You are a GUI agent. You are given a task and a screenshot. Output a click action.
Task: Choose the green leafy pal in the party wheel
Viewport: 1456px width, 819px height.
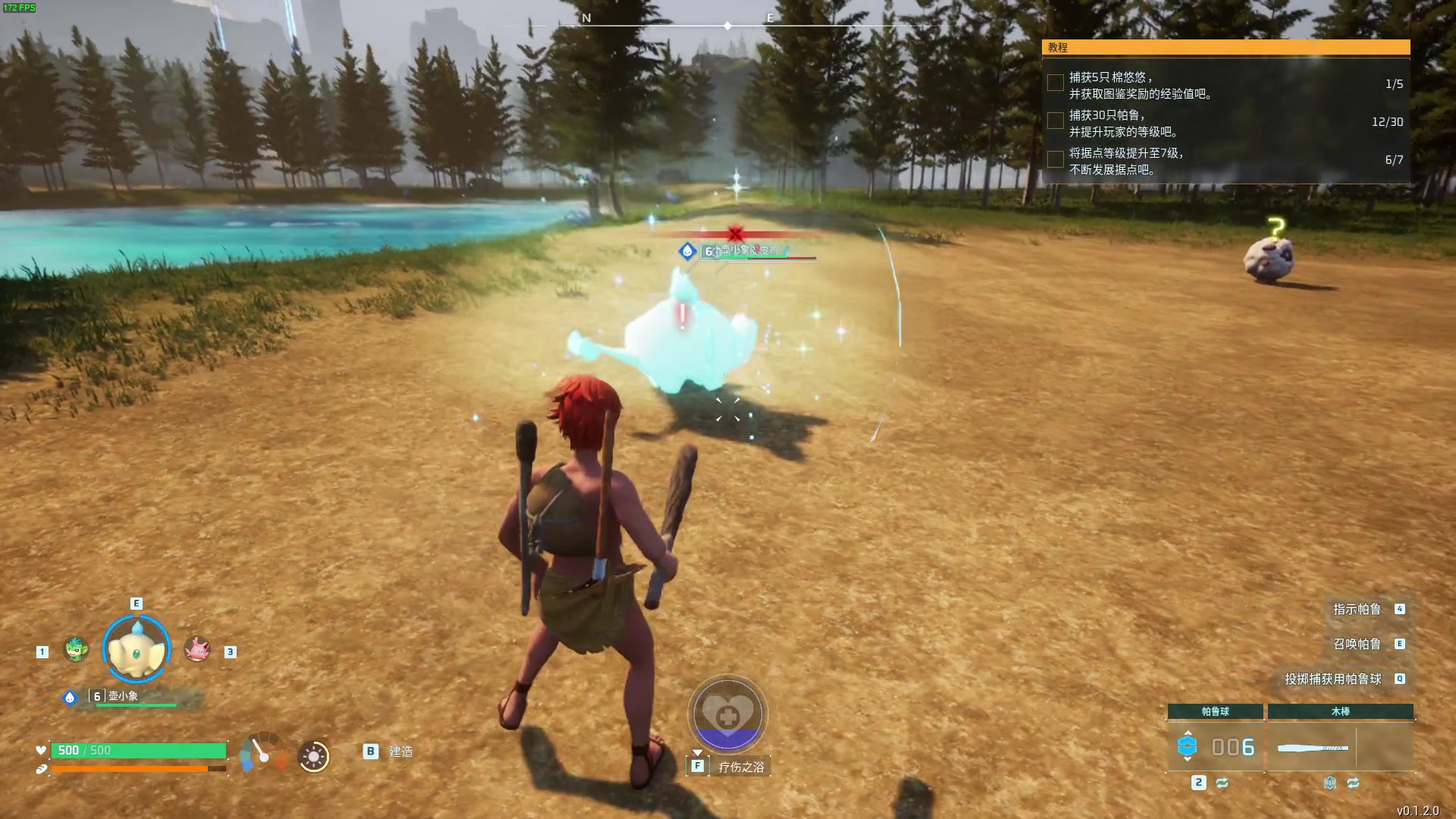[x=76, y=649]
